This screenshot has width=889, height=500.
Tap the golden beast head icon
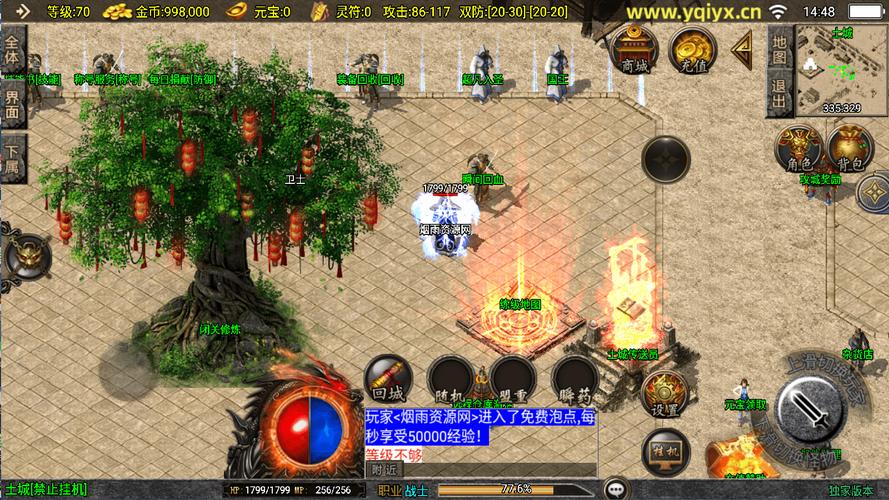pyautogui.click(x=25, y=256)
